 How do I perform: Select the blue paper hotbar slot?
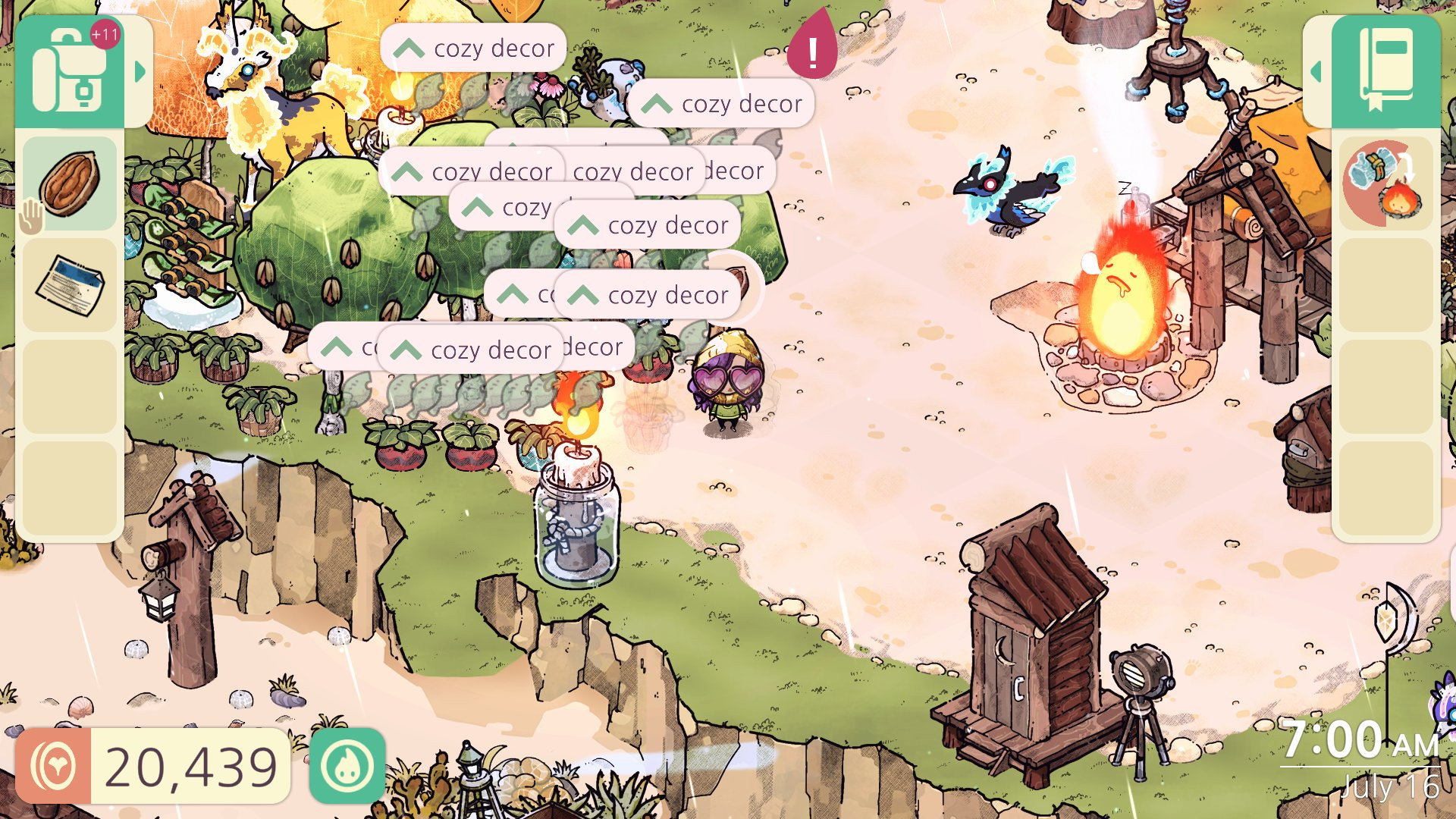tap(70, 286)
